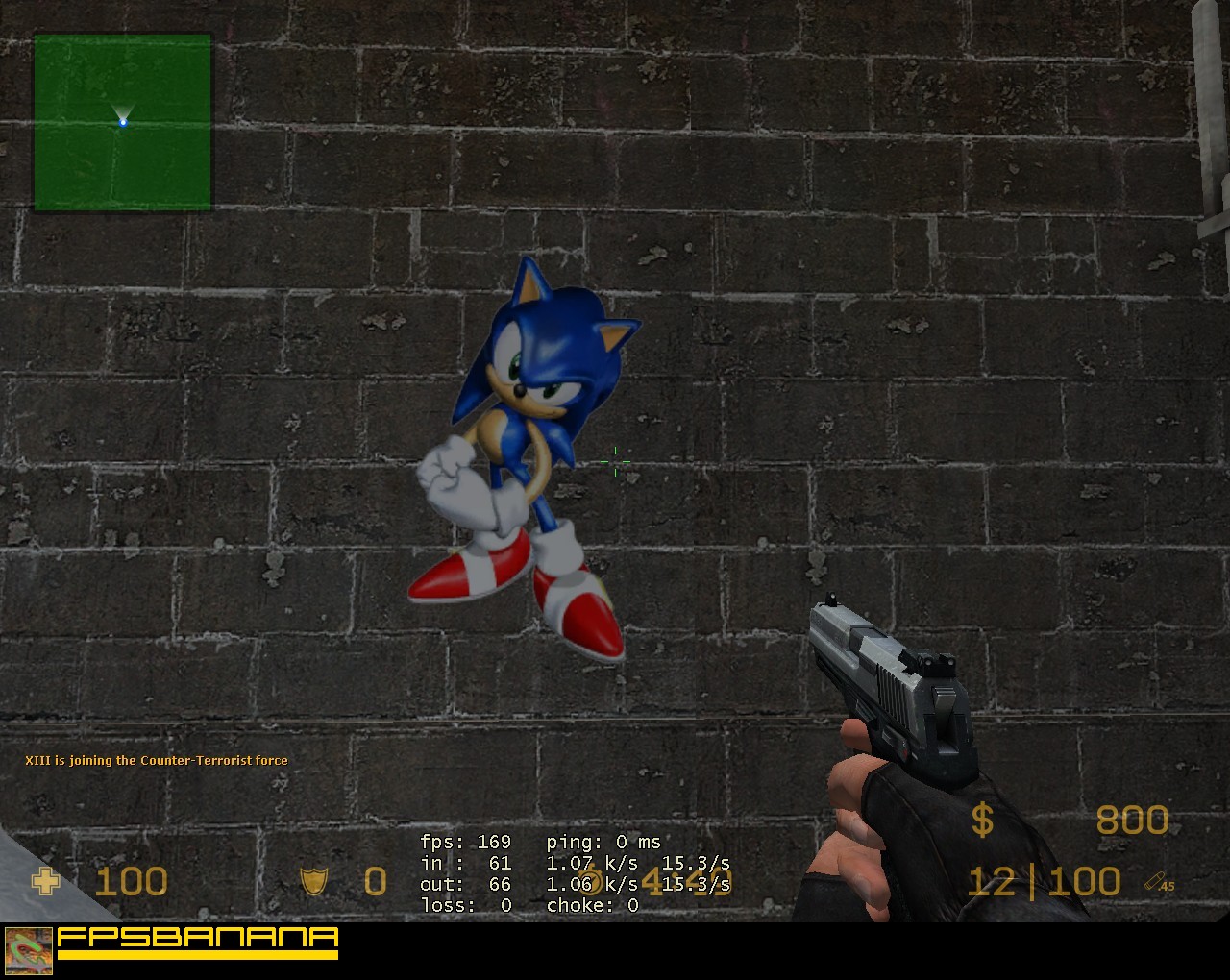Screen dimensions: 1230x980
Task: Select the dollar sign money icon
Action: click(x=982, y=821)
